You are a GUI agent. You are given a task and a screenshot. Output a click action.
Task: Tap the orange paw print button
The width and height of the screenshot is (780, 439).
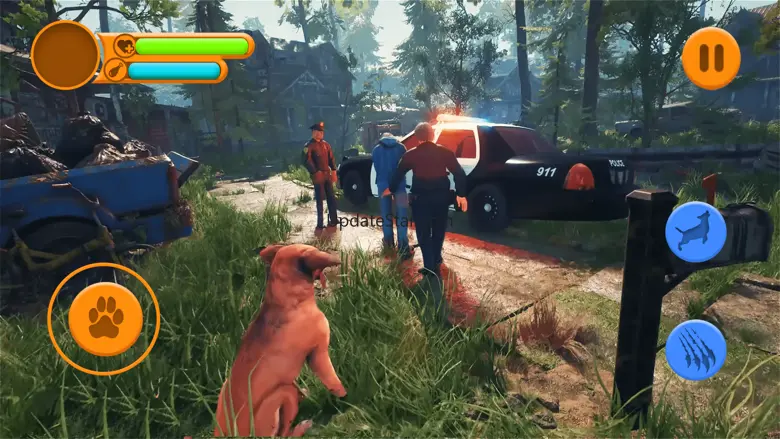pos(104,319)
